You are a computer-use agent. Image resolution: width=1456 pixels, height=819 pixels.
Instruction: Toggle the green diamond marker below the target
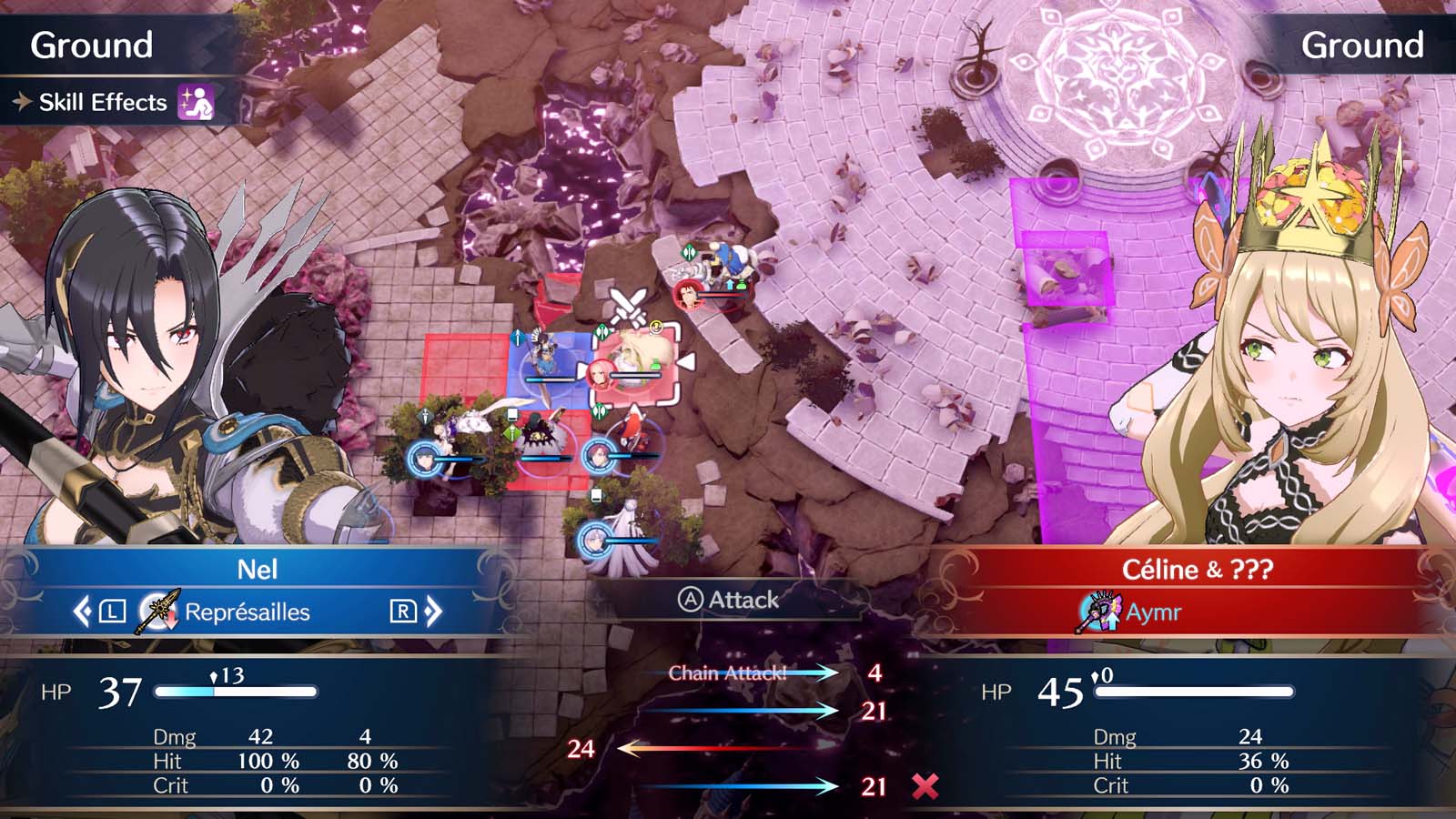[x=599, y=411]
